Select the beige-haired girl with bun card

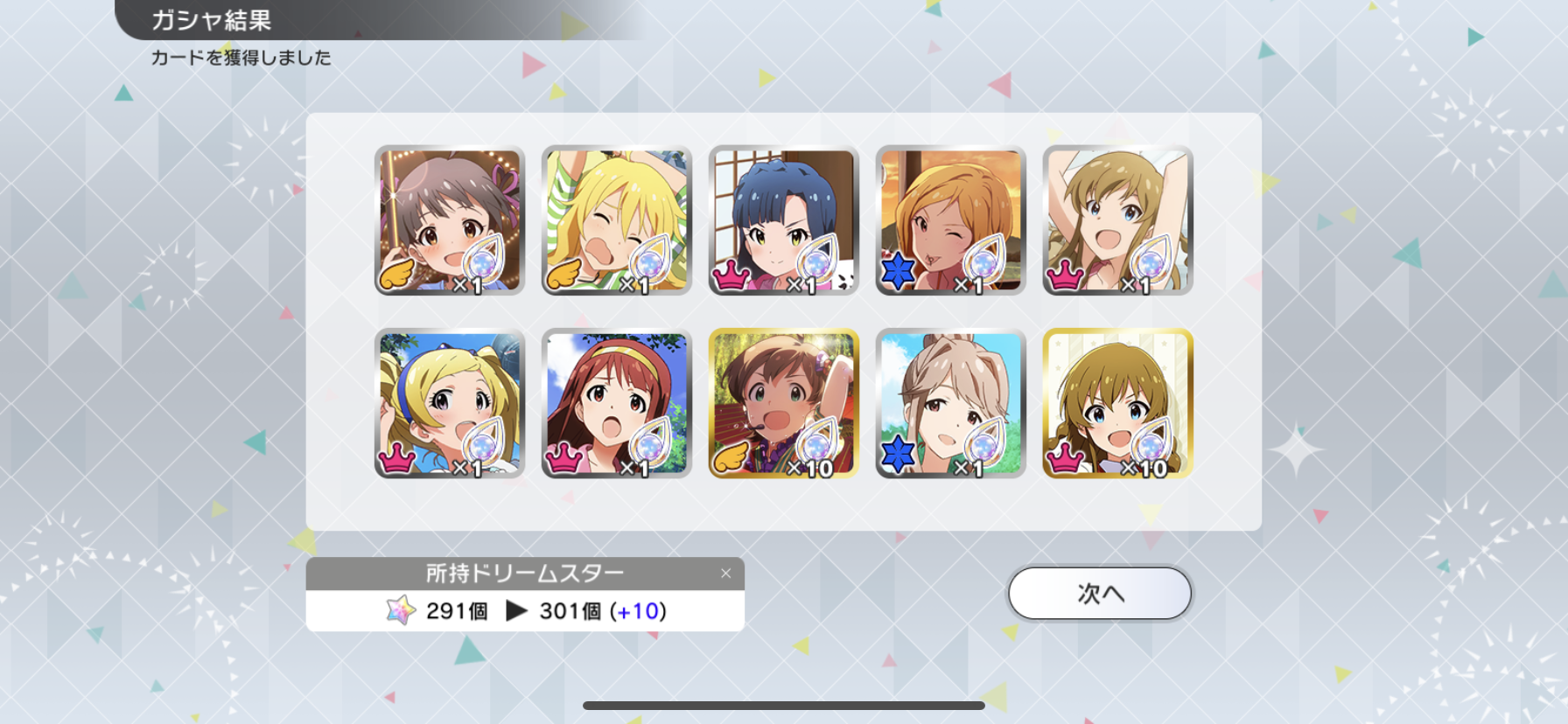(x=951, y=404)
